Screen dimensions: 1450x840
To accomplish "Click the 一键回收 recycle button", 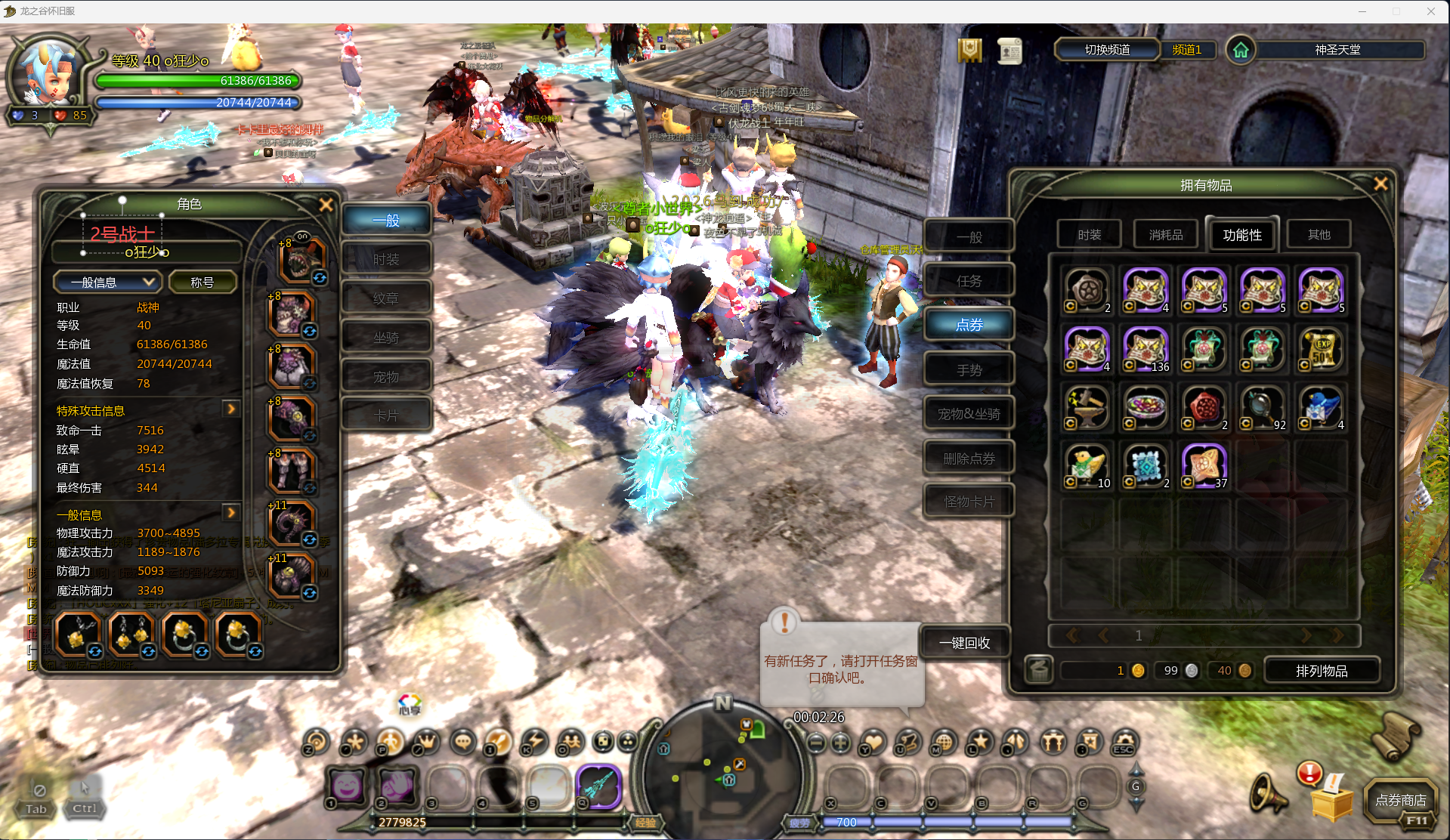I will click(x=964, y=643).
